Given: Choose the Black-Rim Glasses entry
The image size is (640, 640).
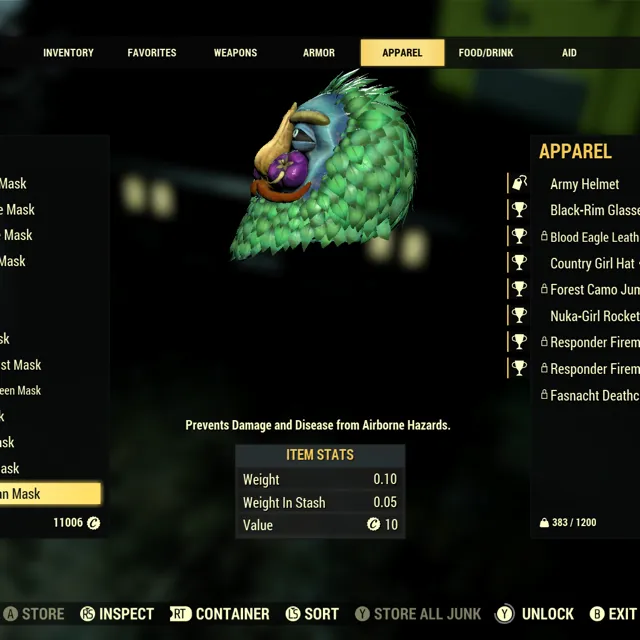Looking at the screenshot, I should (594, 210).
